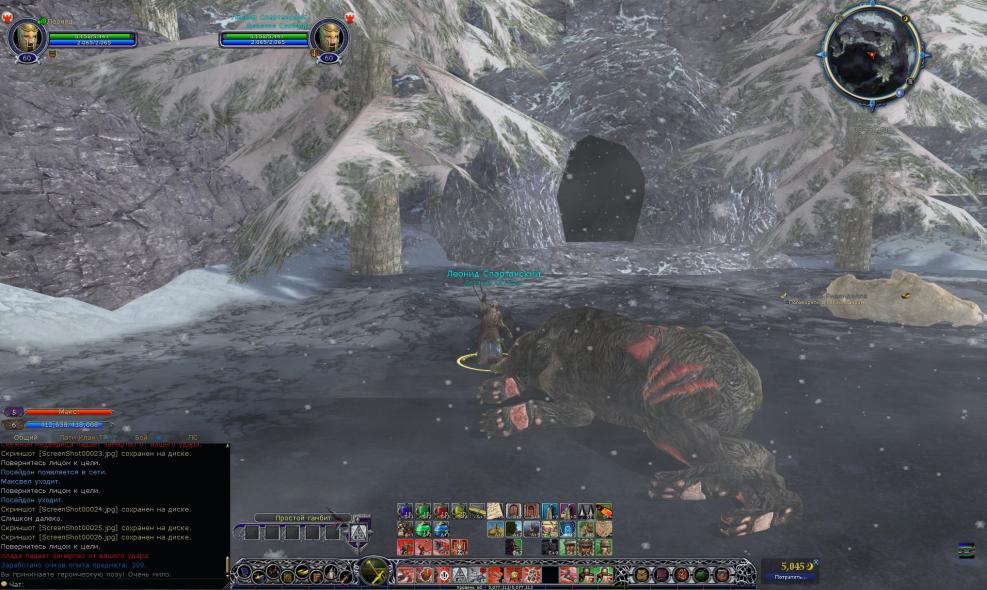Click the small green toggle icon at the right edge
The height and width of the screenshot is (590, 987).
(x=965, y=549)
